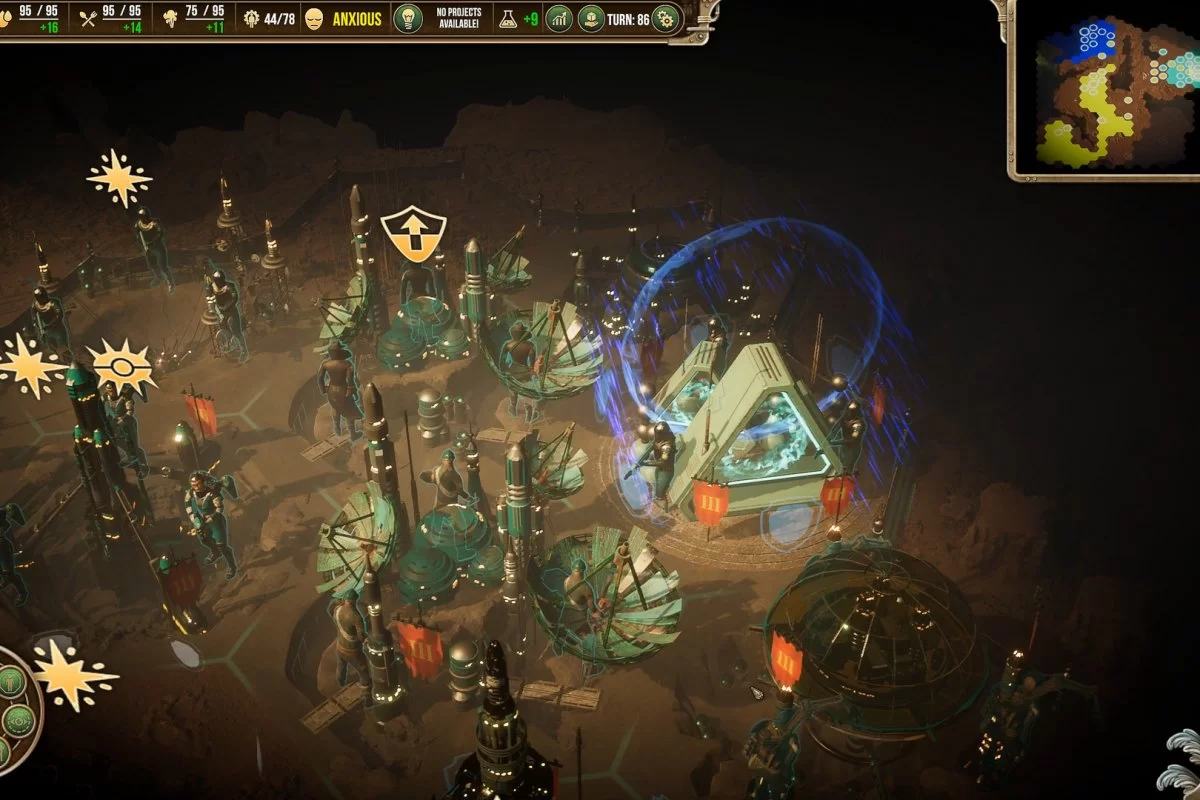The image size is (1200, 800).
Task: Click the spiked sun marker with circle
Action: coord(122,367)
